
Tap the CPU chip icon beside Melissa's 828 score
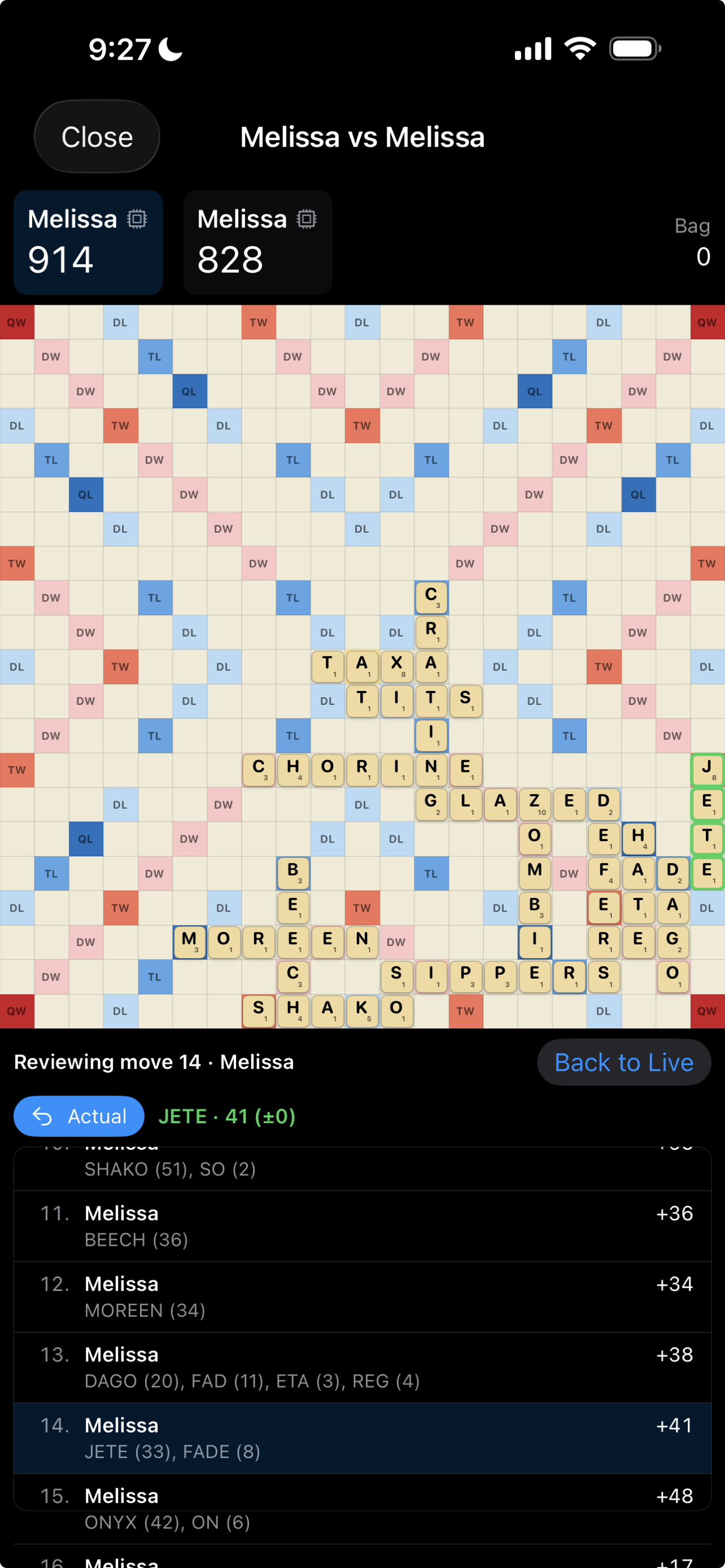(307, 218)
